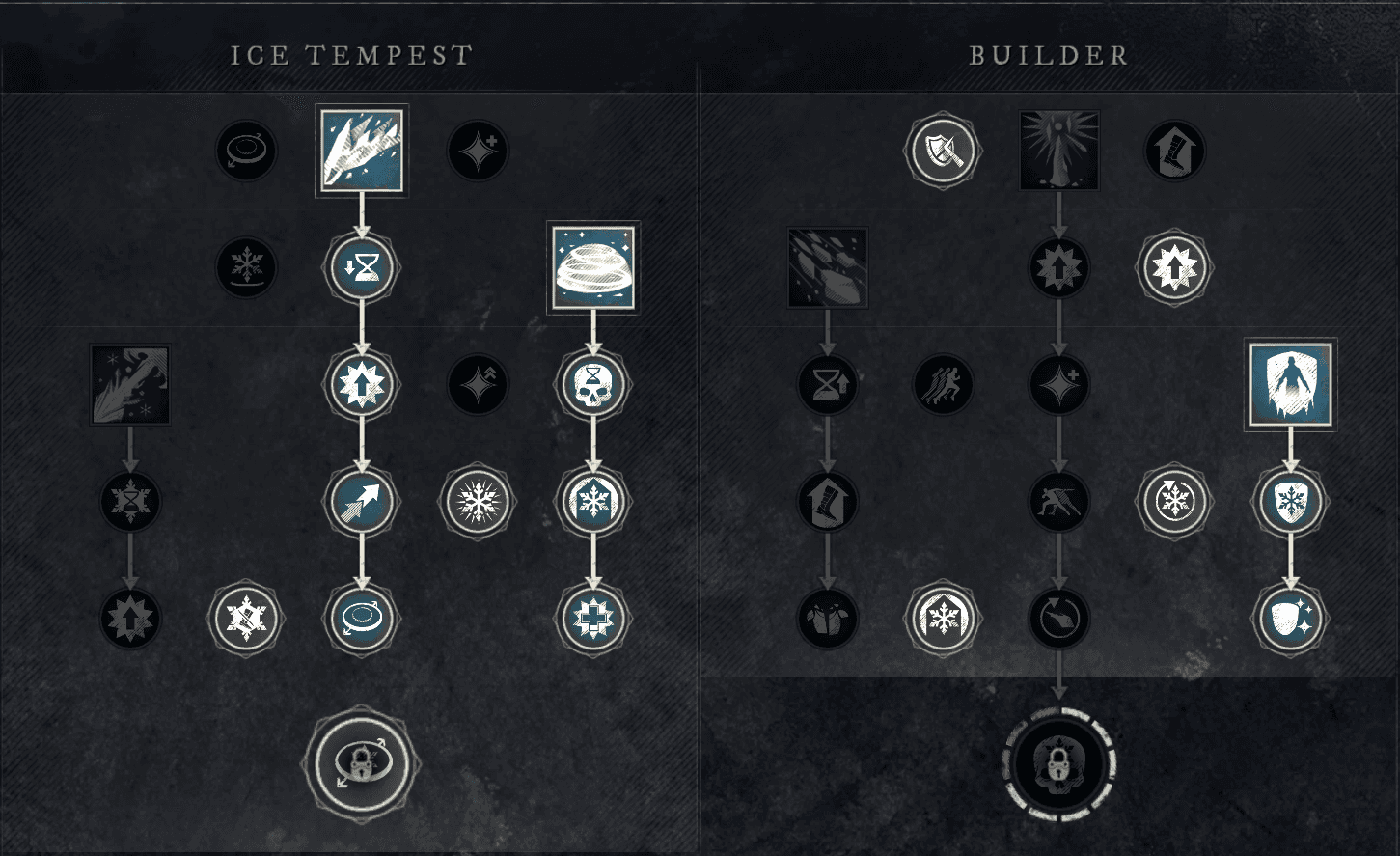The image size is (1400, 856).
Task: Select the boot movement perk near Ice Pylon
Action: click(x=1174, y=150)
